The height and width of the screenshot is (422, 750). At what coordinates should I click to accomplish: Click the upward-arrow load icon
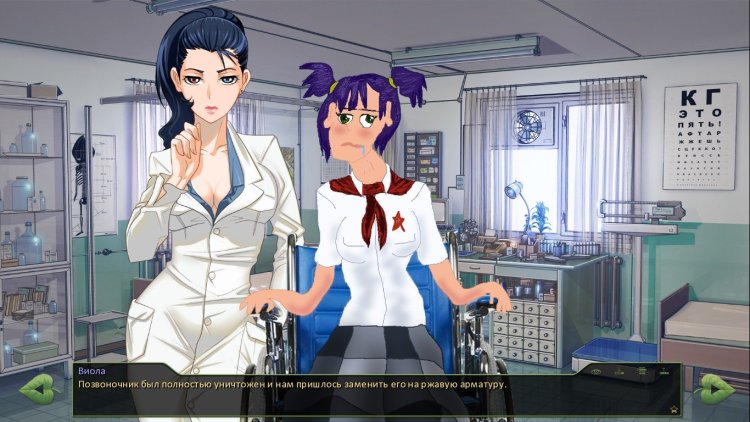point(664,372)
